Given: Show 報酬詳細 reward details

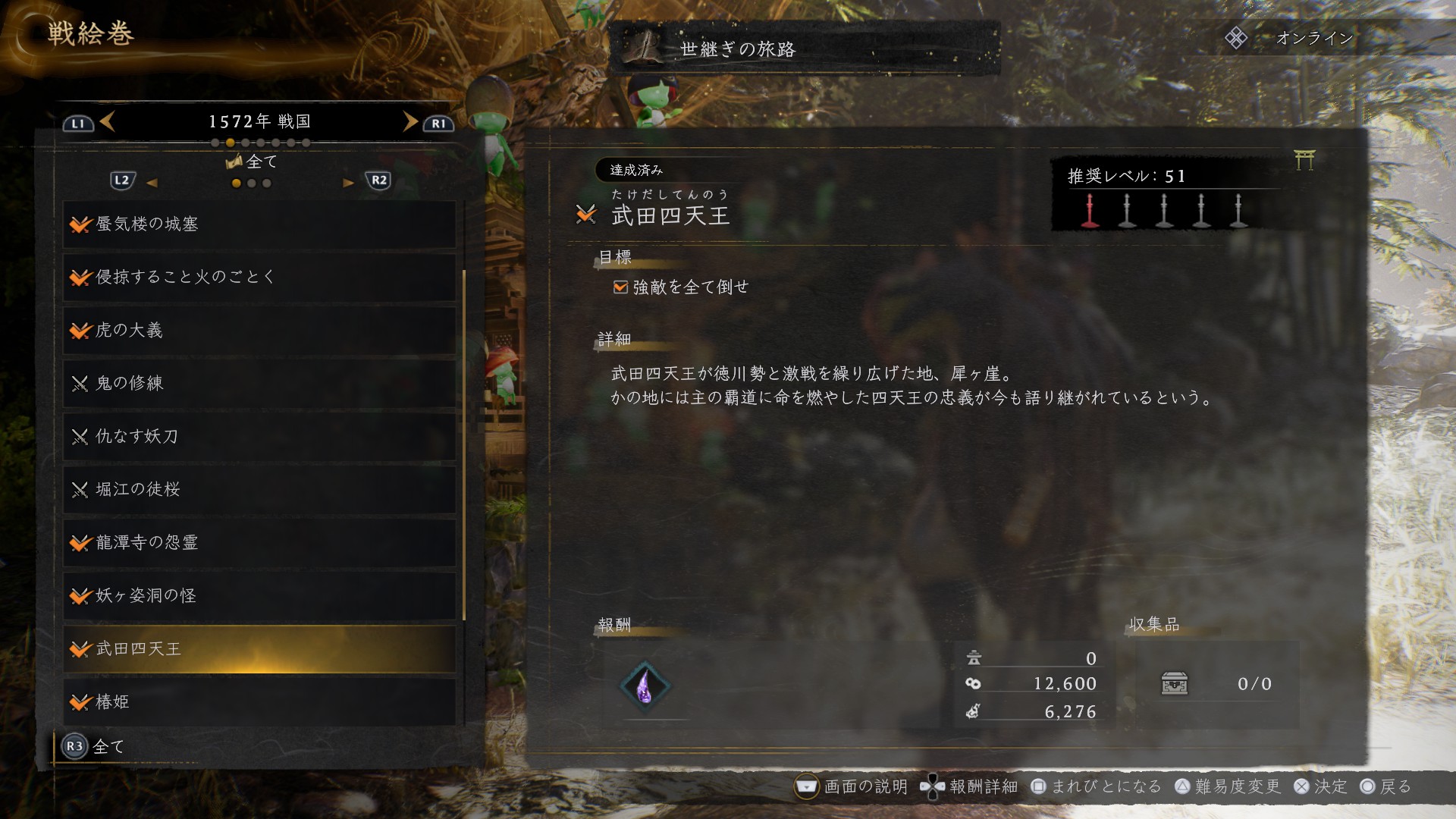Looking at the screenshot, I should click(969, 786).
